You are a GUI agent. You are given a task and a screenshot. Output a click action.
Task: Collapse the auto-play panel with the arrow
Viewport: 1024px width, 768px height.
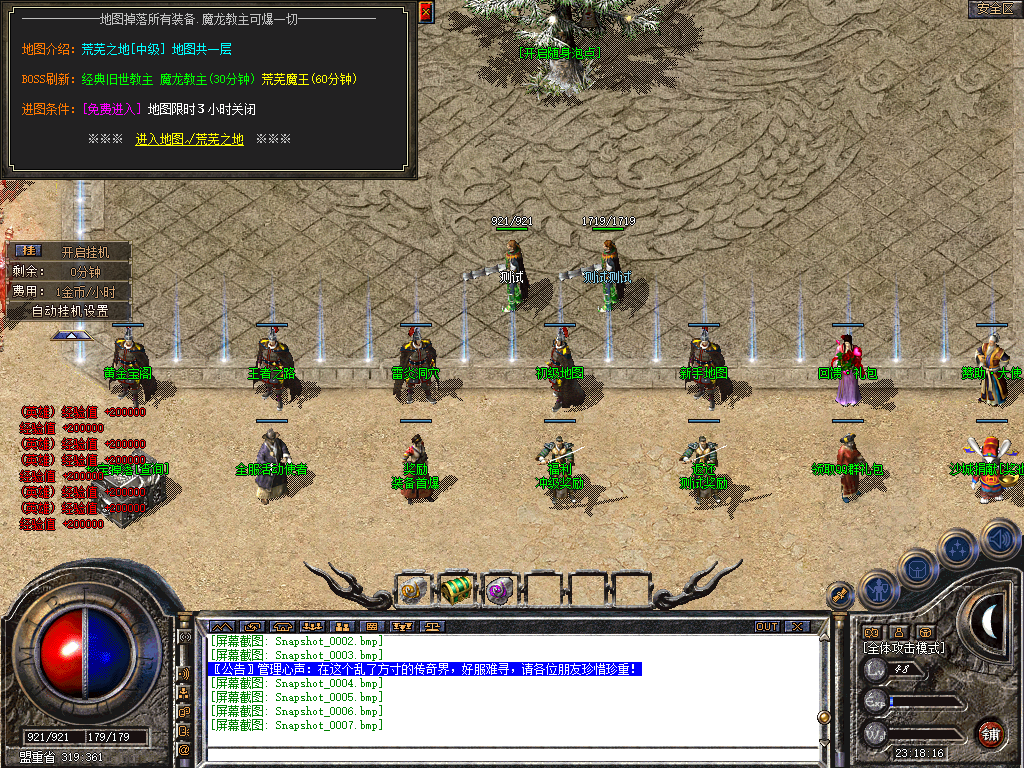click(68, 336)
